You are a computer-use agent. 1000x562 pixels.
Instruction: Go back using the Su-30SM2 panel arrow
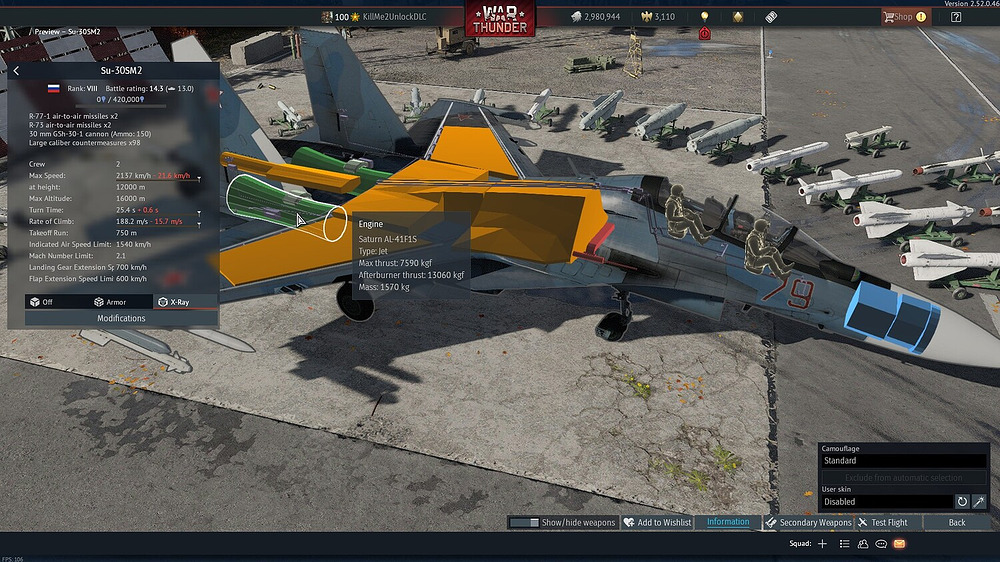tap(16, 71)
